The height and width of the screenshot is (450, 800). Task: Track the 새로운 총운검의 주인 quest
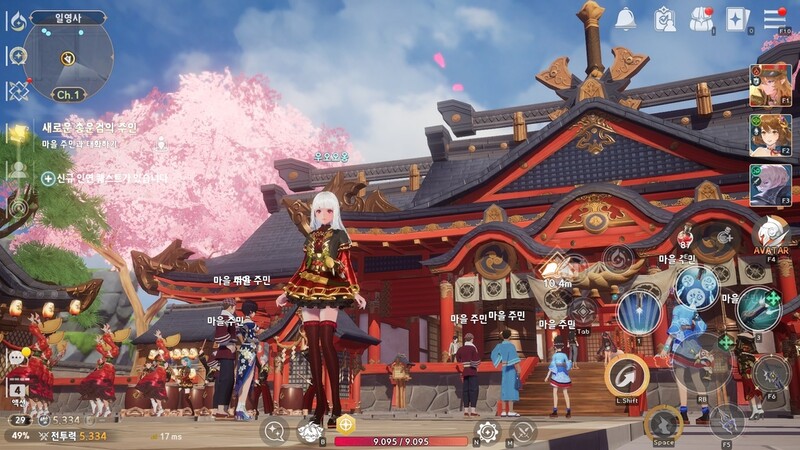[89, 128]
